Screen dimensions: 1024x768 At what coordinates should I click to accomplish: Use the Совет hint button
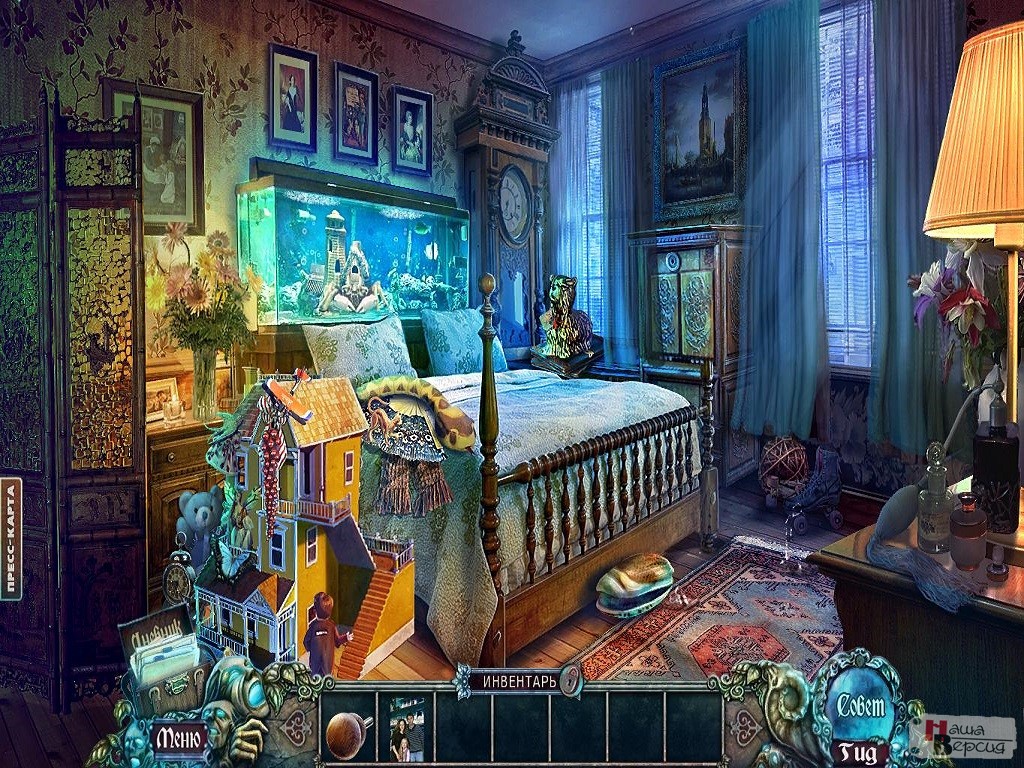(x=861, y=706)
